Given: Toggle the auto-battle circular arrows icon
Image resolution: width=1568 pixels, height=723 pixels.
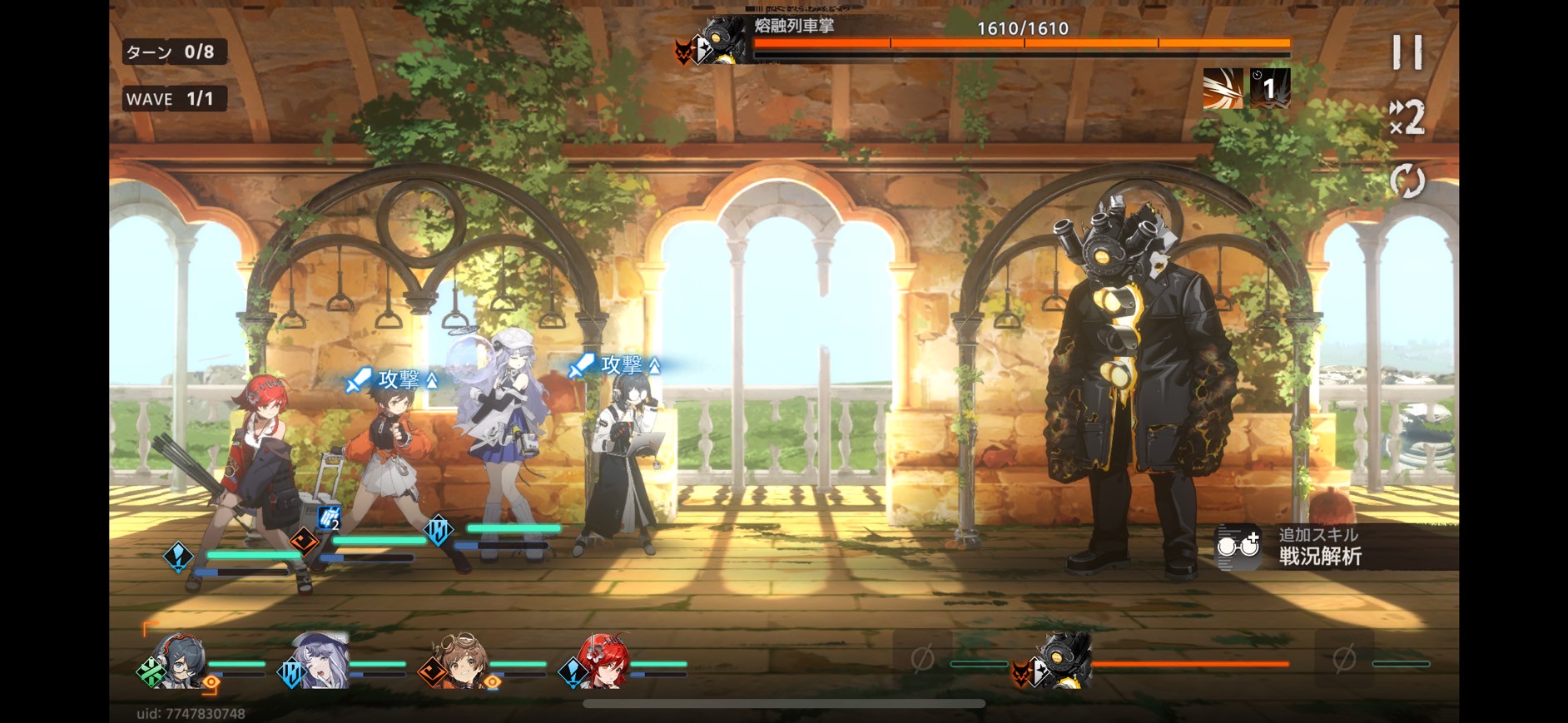Looking at the screenshot, I should tap(1407, 181).
